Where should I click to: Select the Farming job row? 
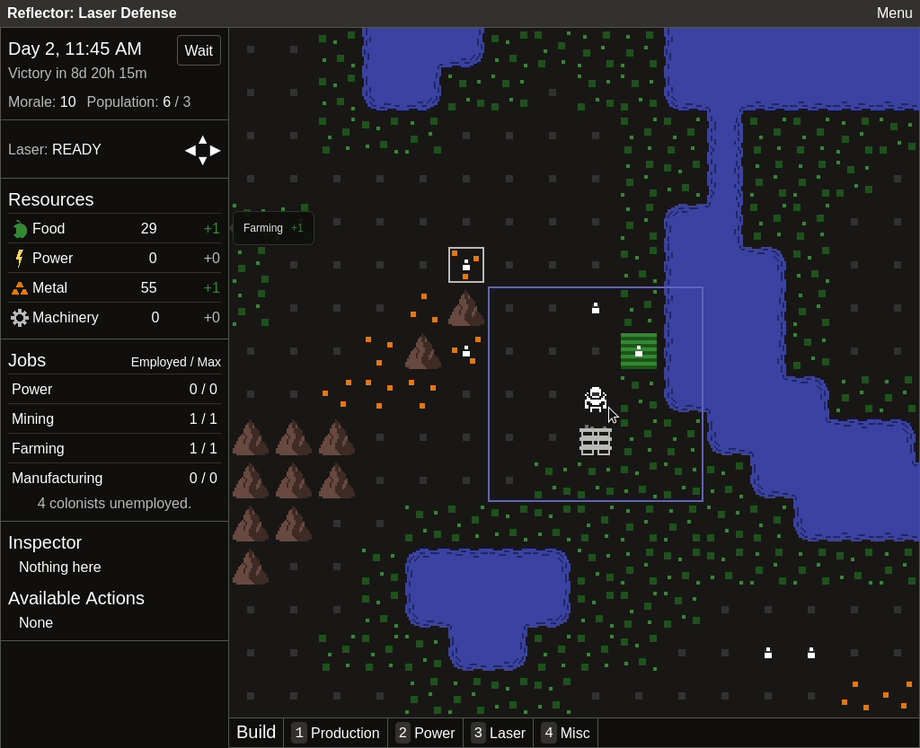114,449
